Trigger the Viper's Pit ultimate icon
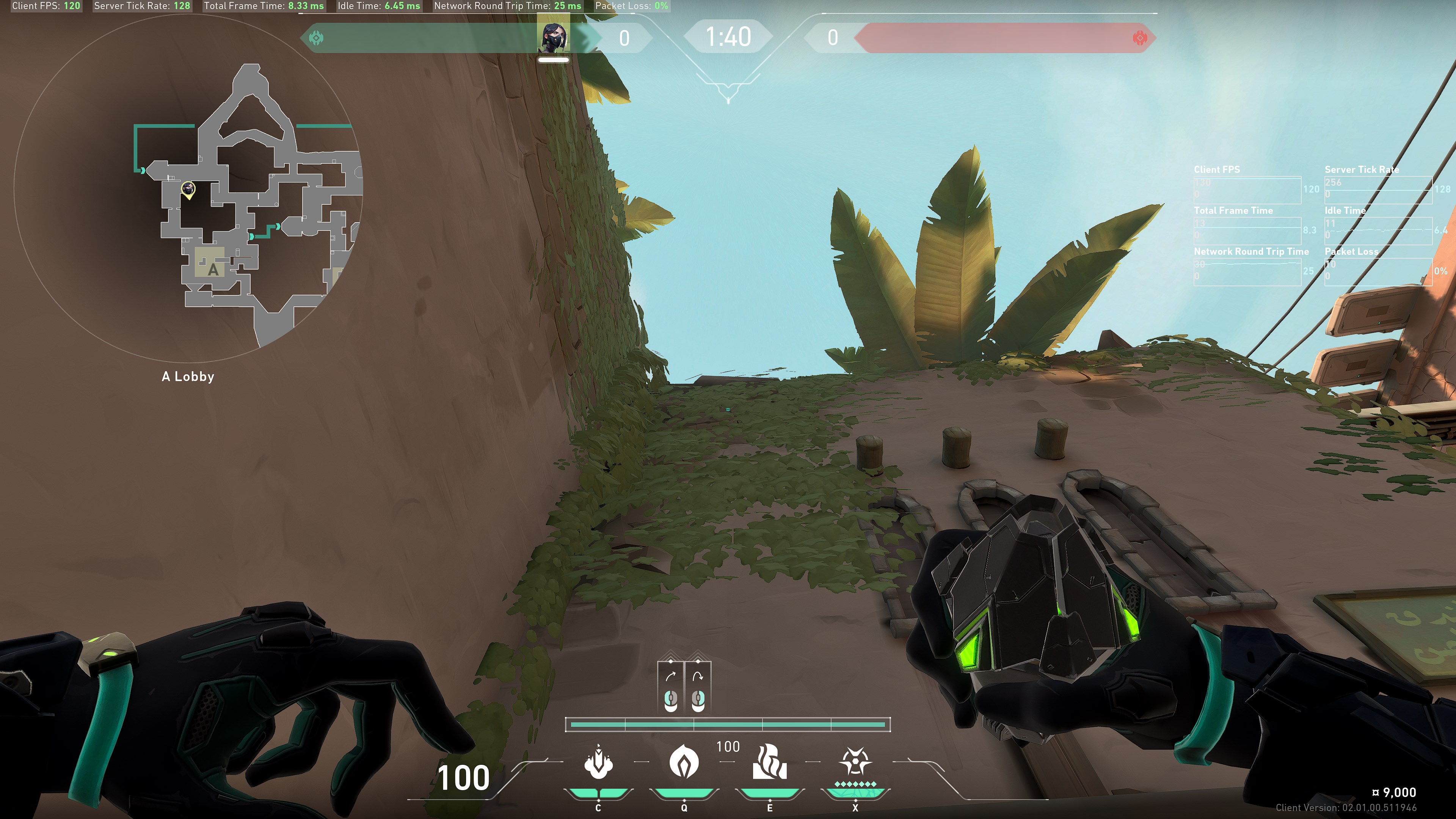Image resolution: width=1456 pixels, height=819 pixels. coord(855,762)
